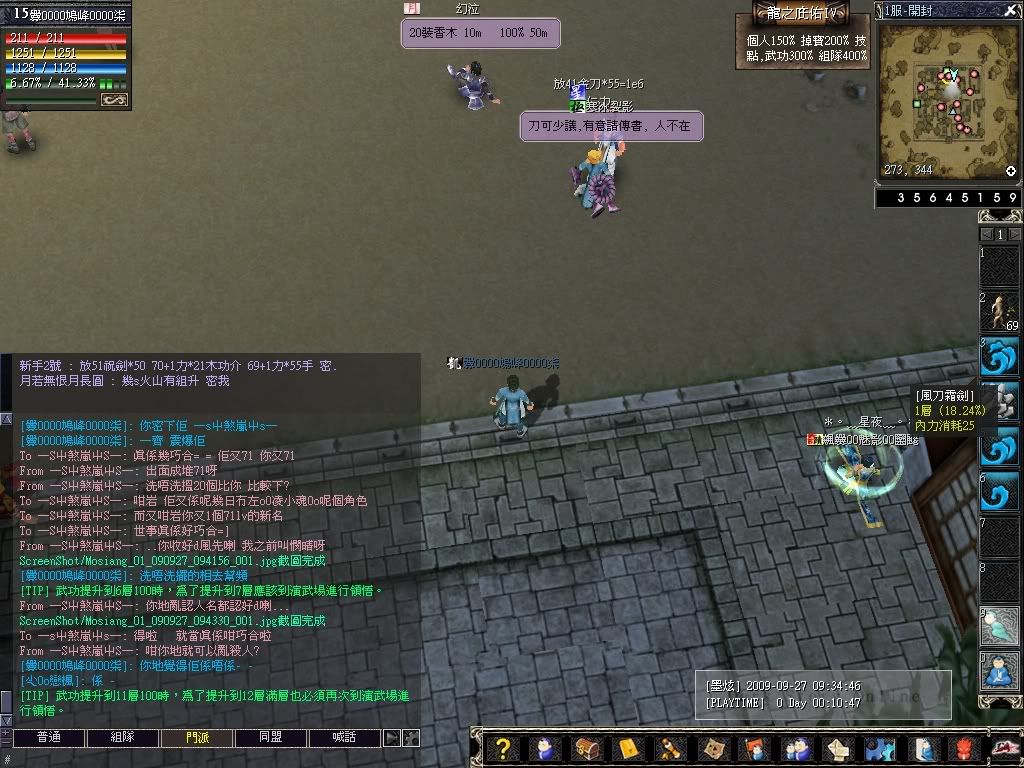Go to the next quickslot bar page
The height and width of the screenshot is (768, 1024).
[x=1014, y=234]
